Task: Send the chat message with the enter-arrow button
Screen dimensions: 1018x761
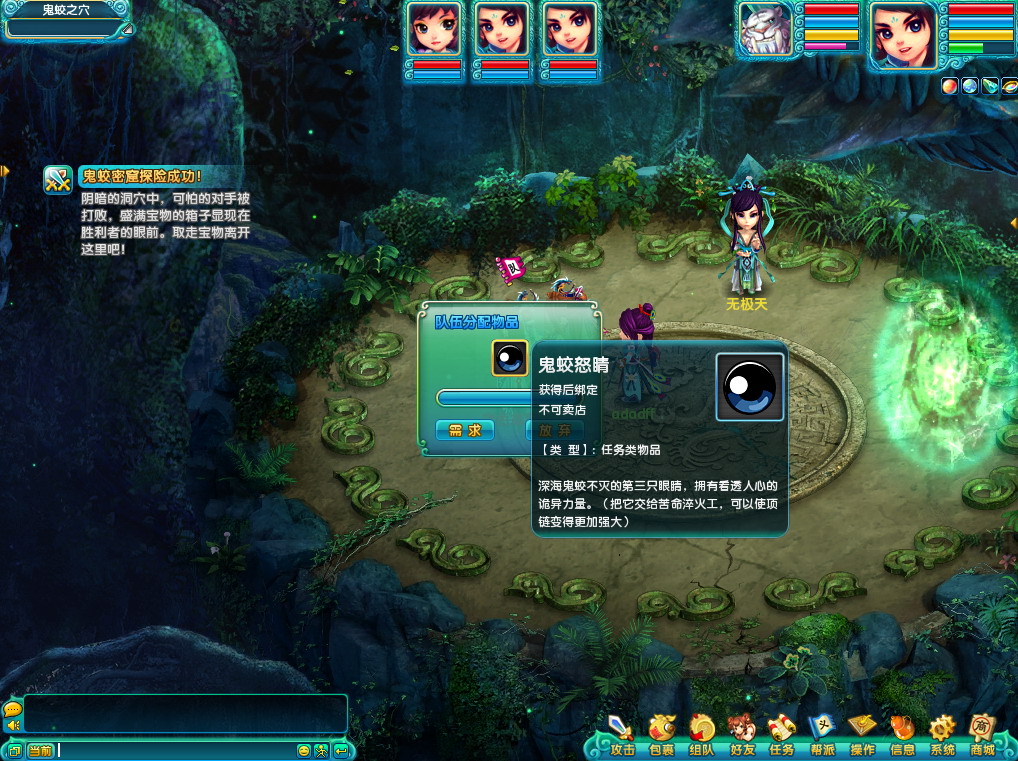Action: coord(341,751)
